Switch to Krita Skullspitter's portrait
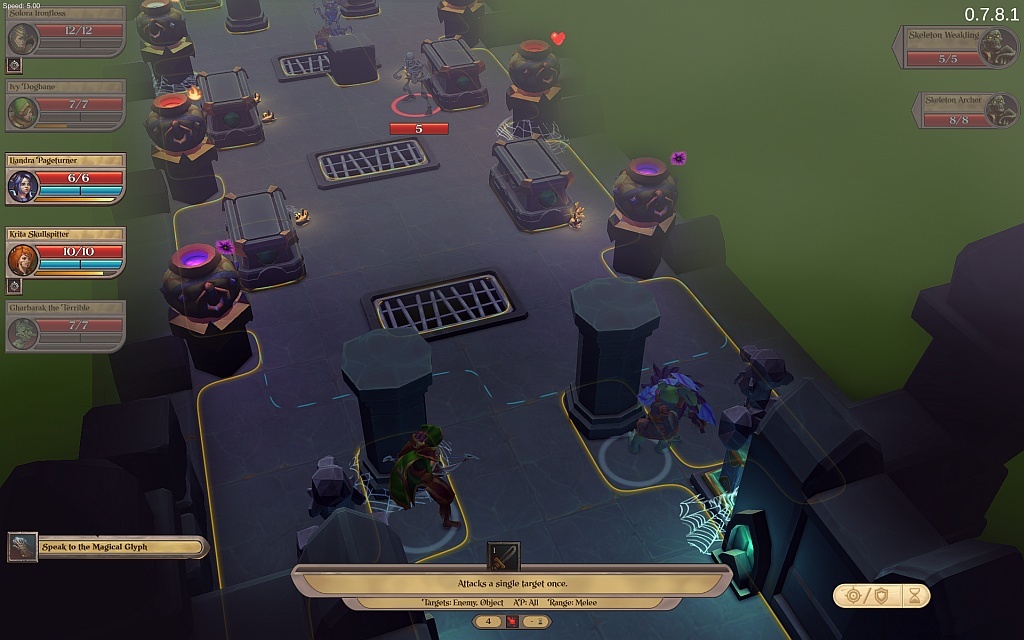 click(24, 259)
